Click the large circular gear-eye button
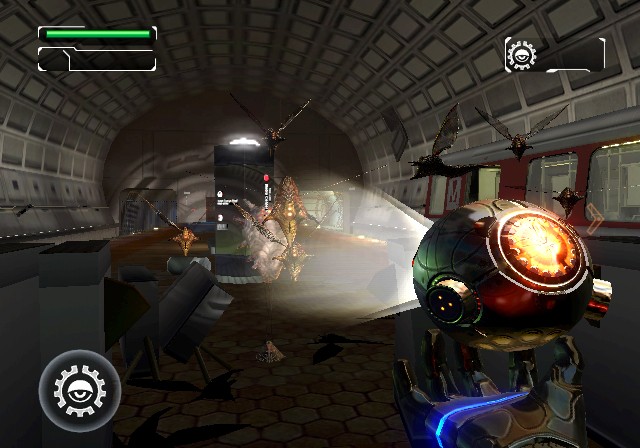Screen dimensions: 640x448 point(79,390)
